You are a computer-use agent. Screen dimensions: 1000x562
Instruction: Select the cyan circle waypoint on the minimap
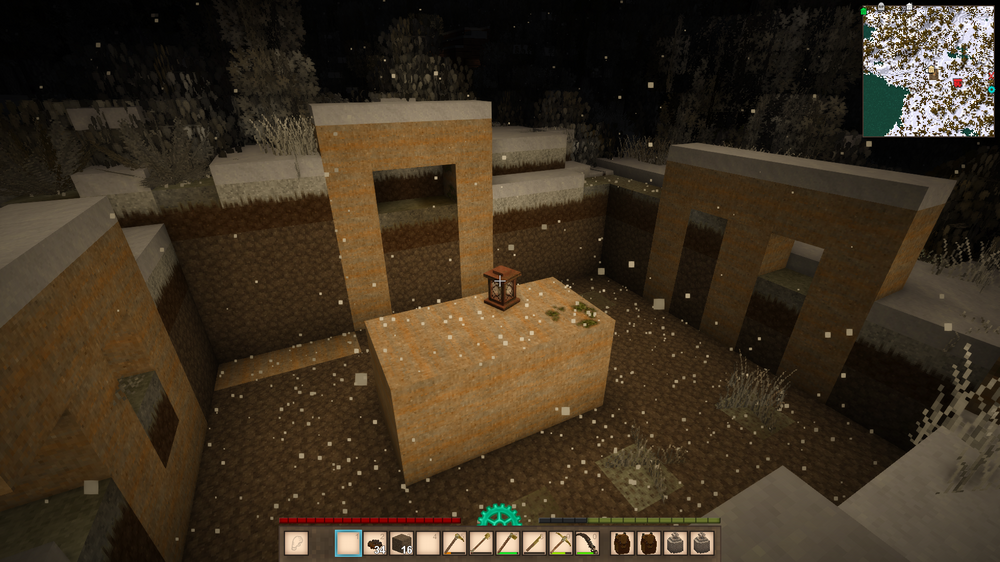[991, 90]
